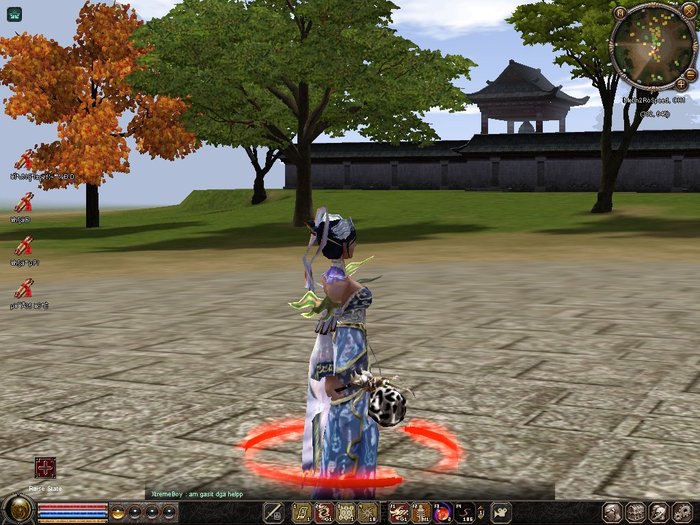The image size is (700, 525).
Task: Open the topmost red scroll icon
Action: tap(24, 160)
